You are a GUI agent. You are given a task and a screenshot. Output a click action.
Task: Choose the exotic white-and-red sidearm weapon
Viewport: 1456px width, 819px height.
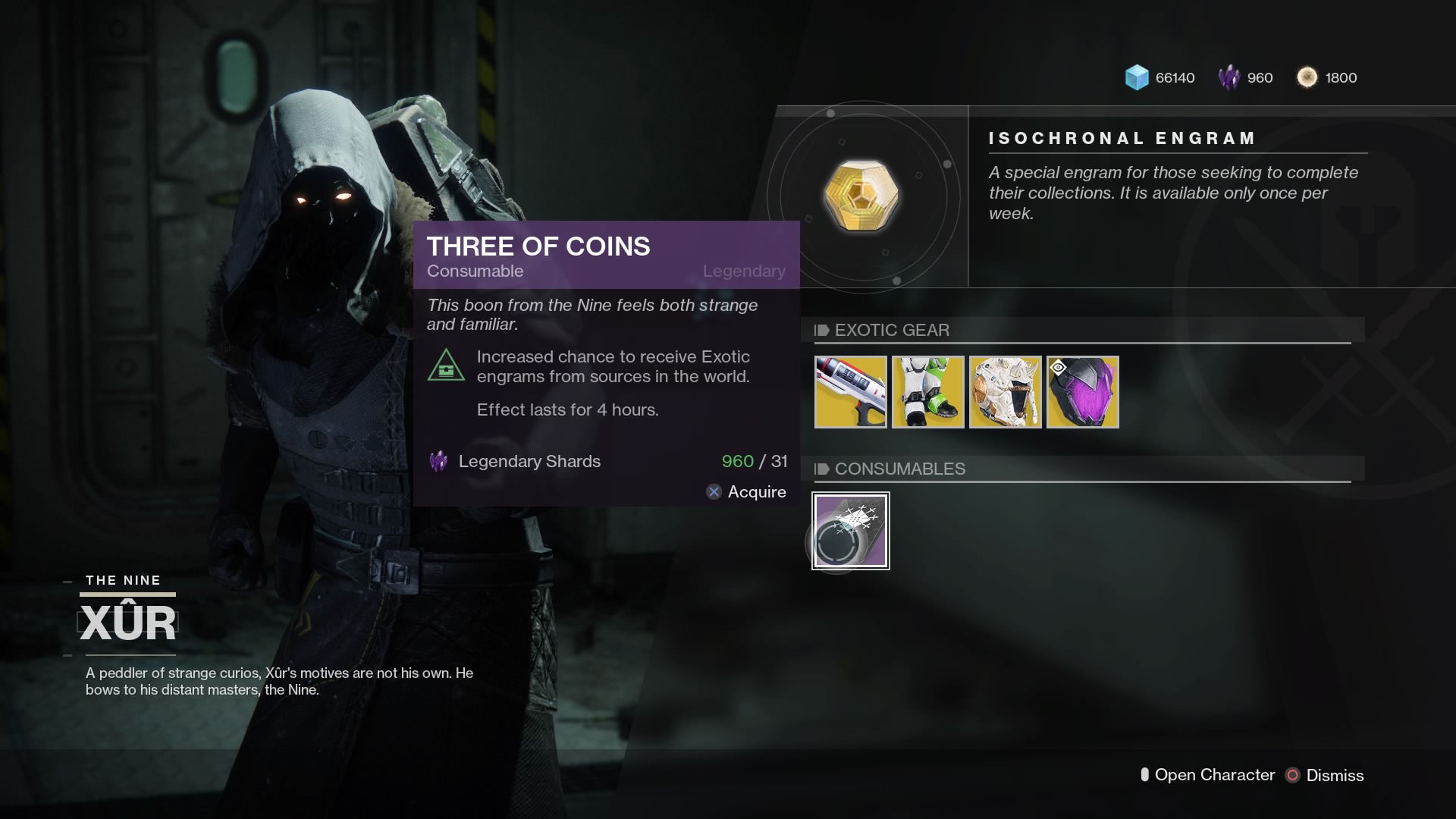click(851, 392)
